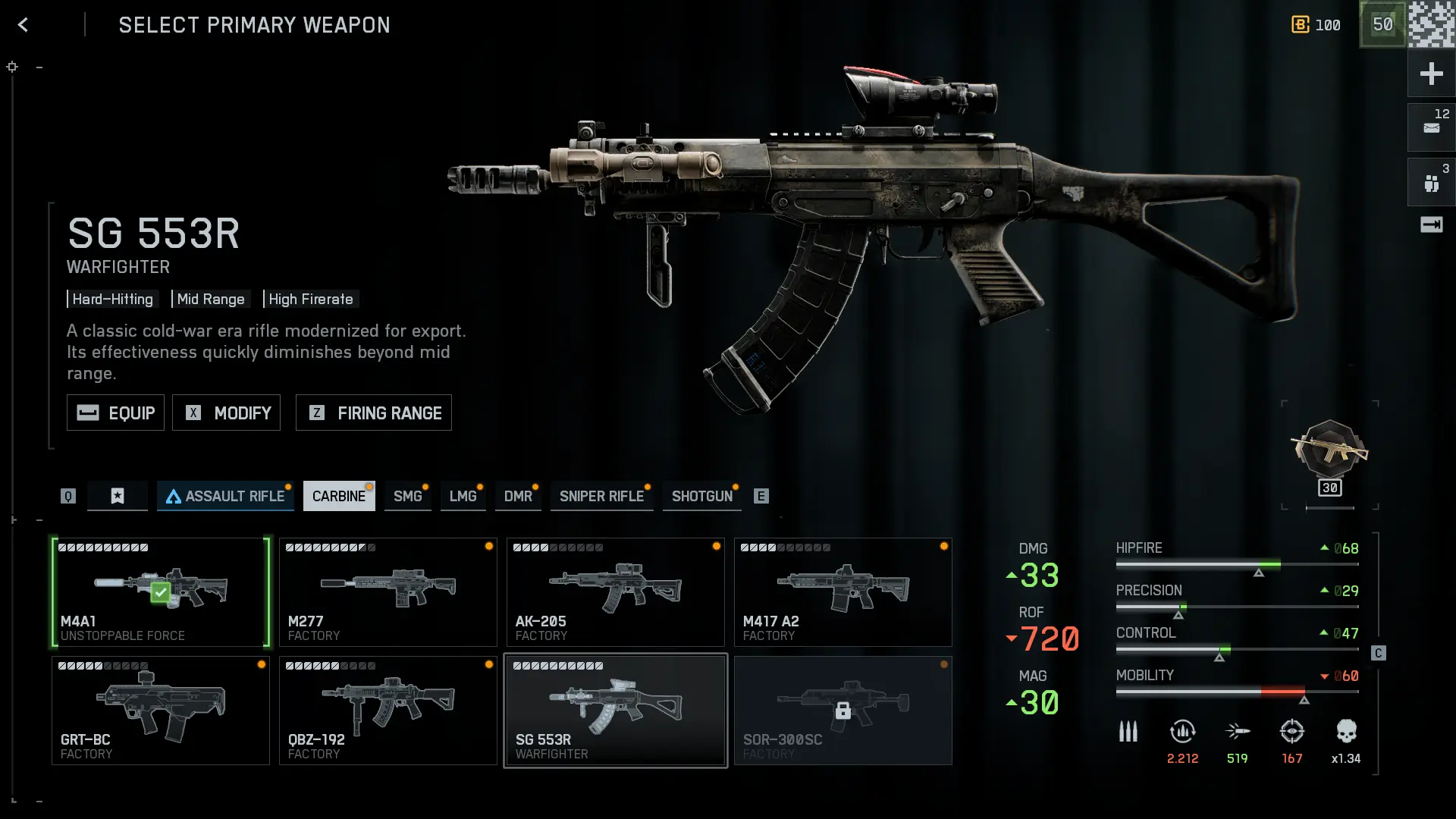Switch to the DMR tab
1456x819 pixels.
[x=518, y=496]
